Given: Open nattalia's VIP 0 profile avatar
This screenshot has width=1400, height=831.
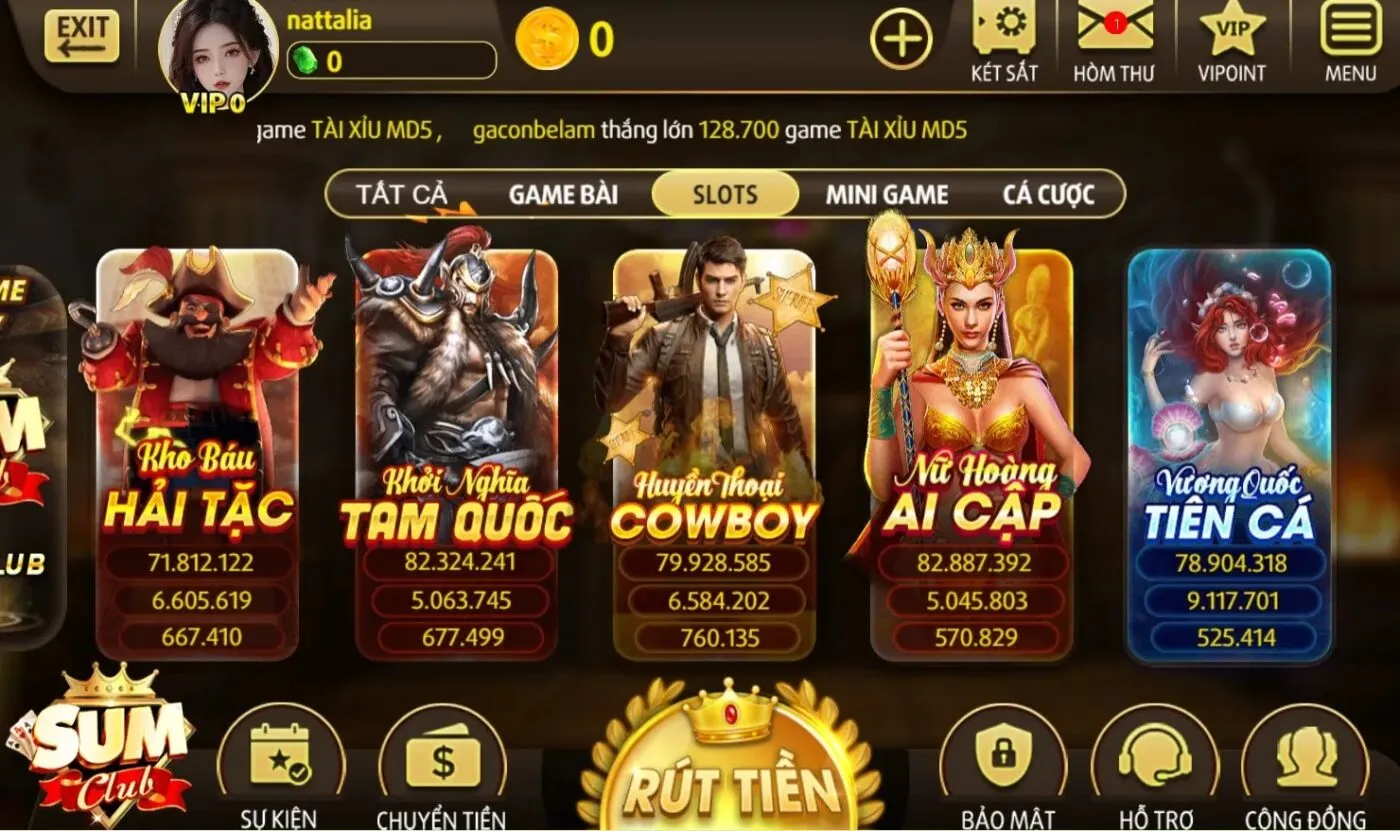Looking at the screenshot, I should click(216, 50).
